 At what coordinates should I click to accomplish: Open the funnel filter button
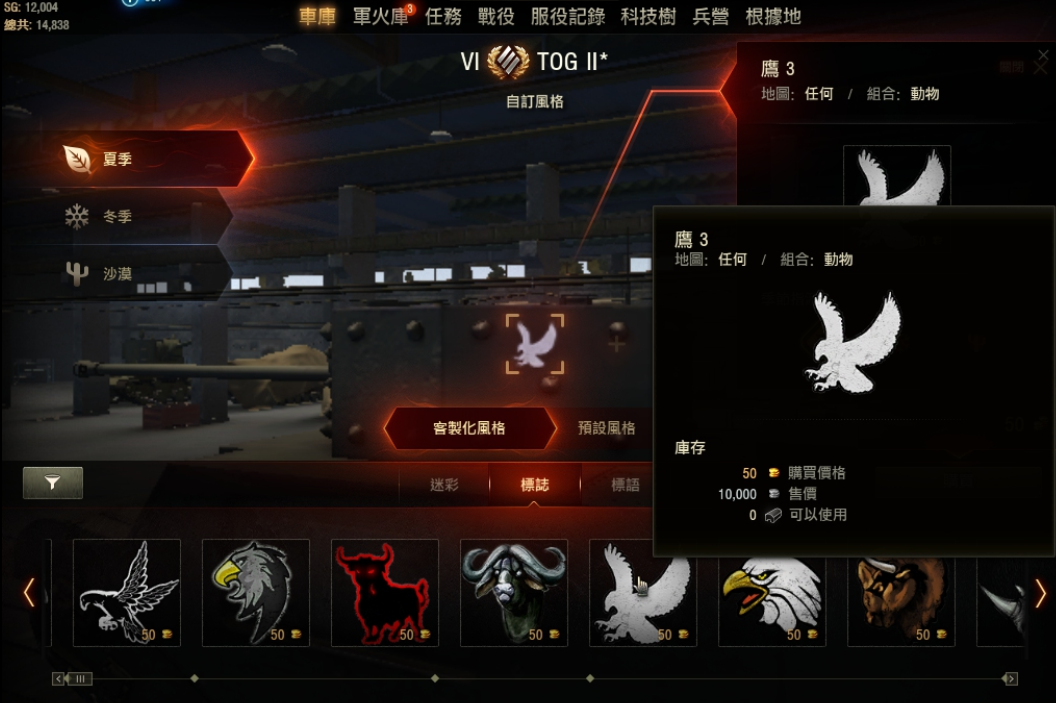click(x=52, y=483)
